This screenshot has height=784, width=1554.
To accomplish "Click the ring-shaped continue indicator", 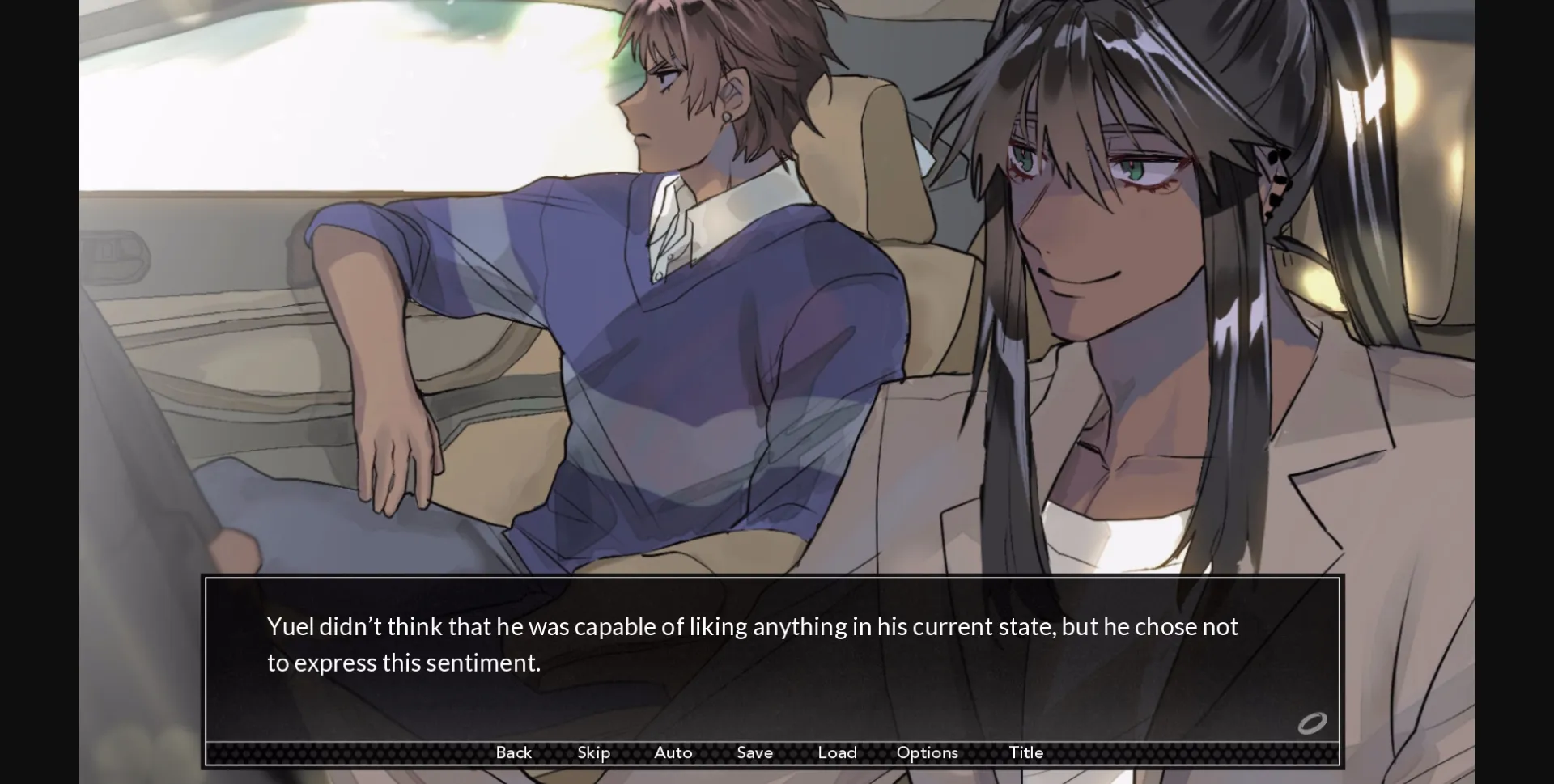I will coord(1314,723).
